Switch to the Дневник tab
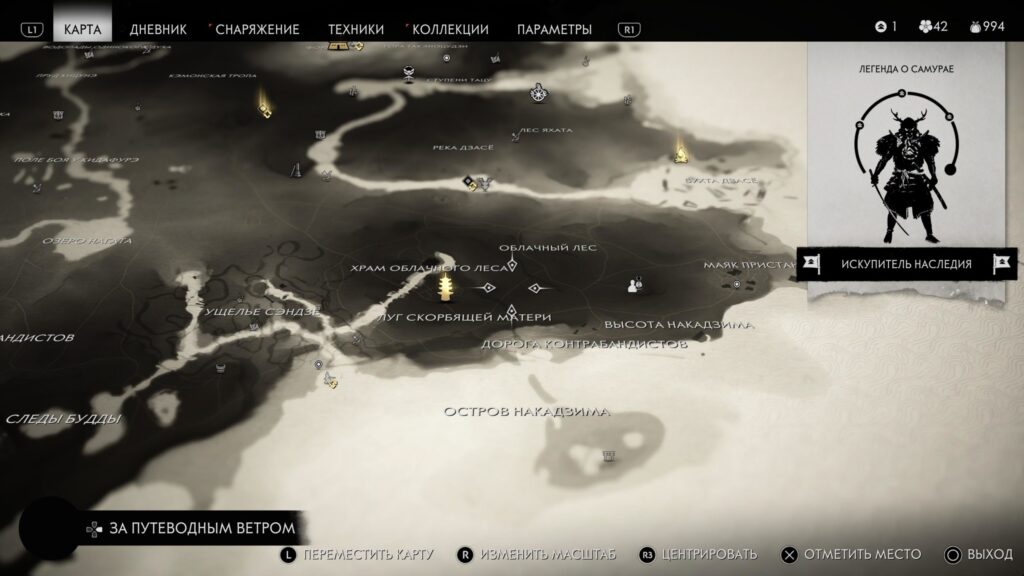Image resolution: width=1024 pixels, height=576 pixels. (158, 29)
